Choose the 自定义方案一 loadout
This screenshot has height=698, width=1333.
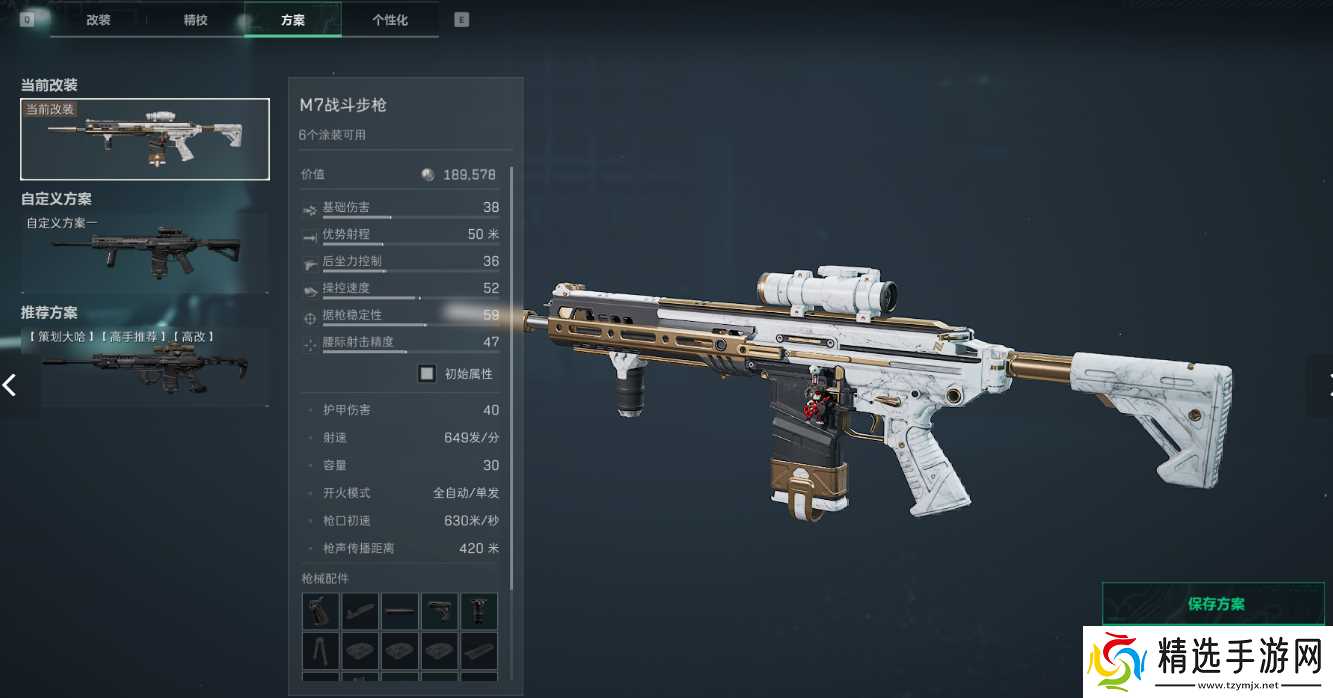[x=145, y=253]
